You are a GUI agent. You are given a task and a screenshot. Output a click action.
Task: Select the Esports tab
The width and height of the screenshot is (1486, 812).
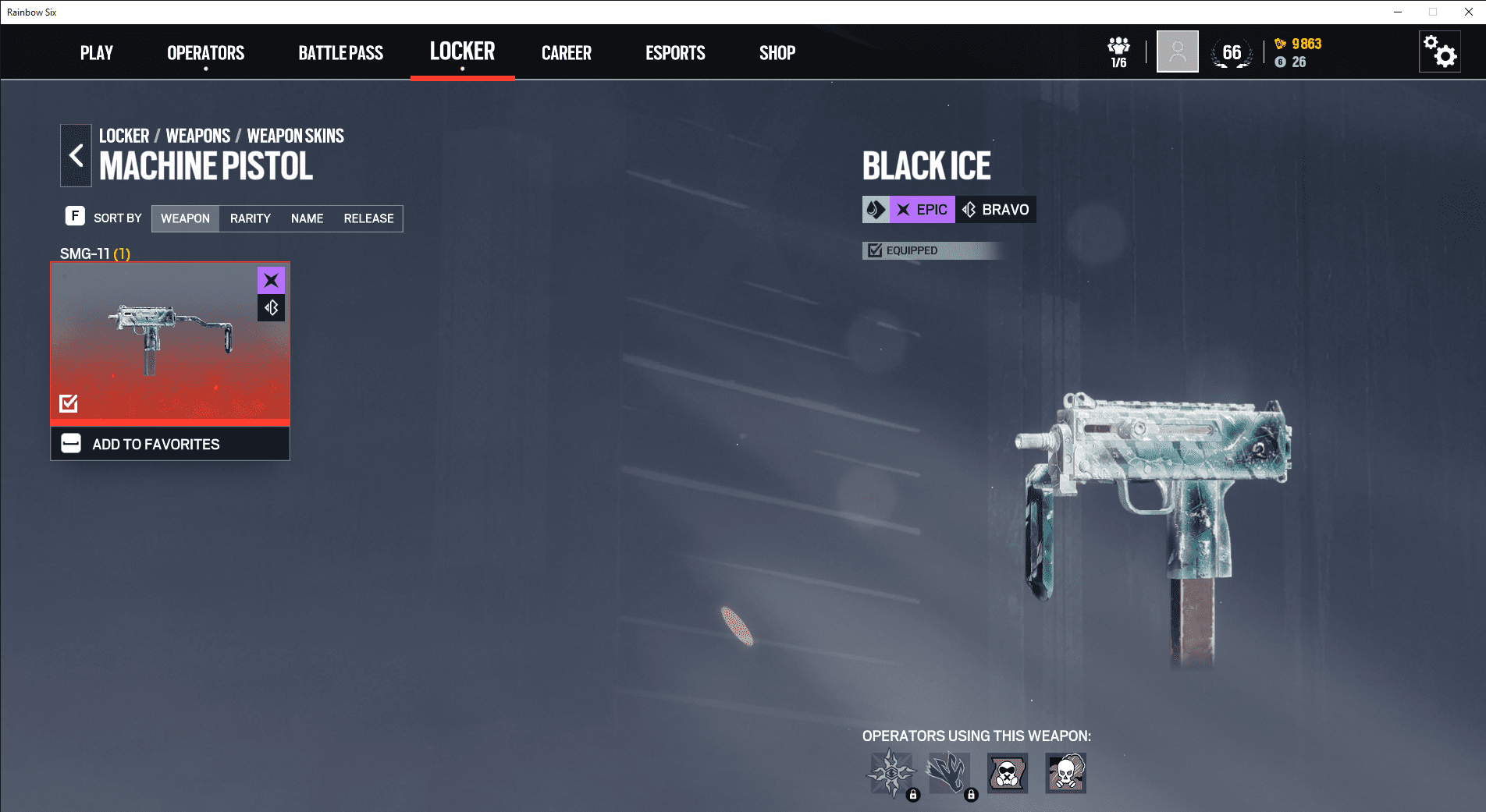[x=675, y=53]
